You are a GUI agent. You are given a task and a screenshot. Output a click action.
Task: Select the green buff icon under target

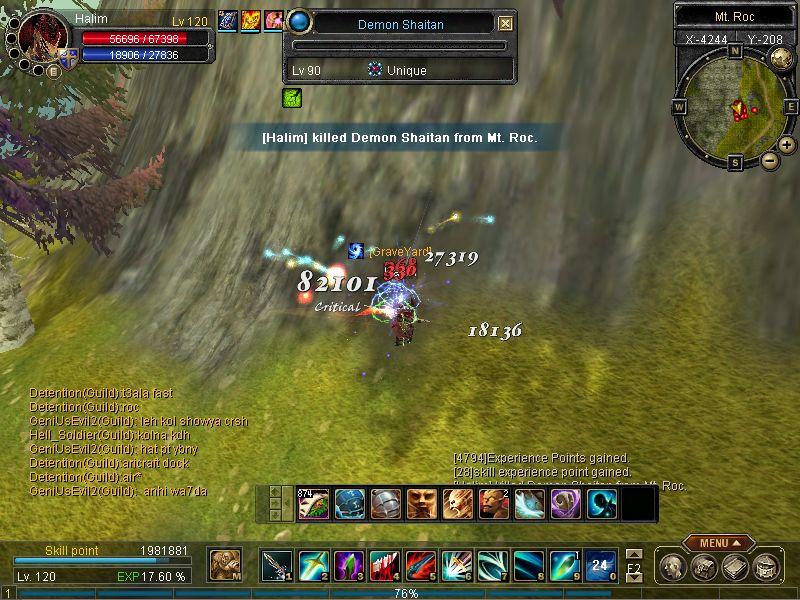click(292, 98)
